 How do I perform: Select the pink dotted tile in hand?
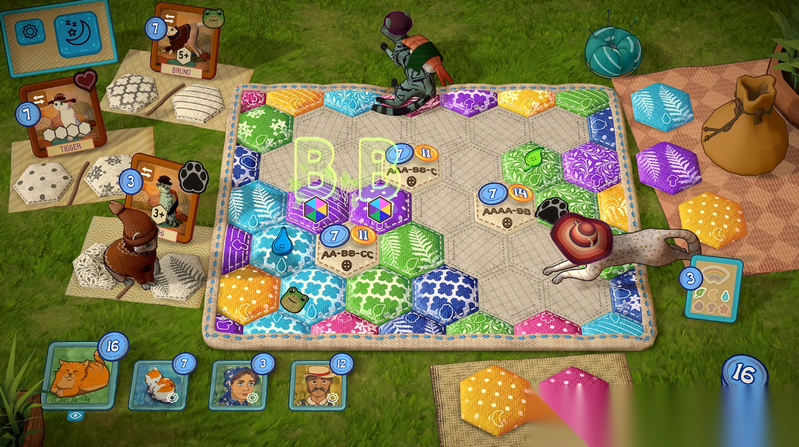[577, 400]
